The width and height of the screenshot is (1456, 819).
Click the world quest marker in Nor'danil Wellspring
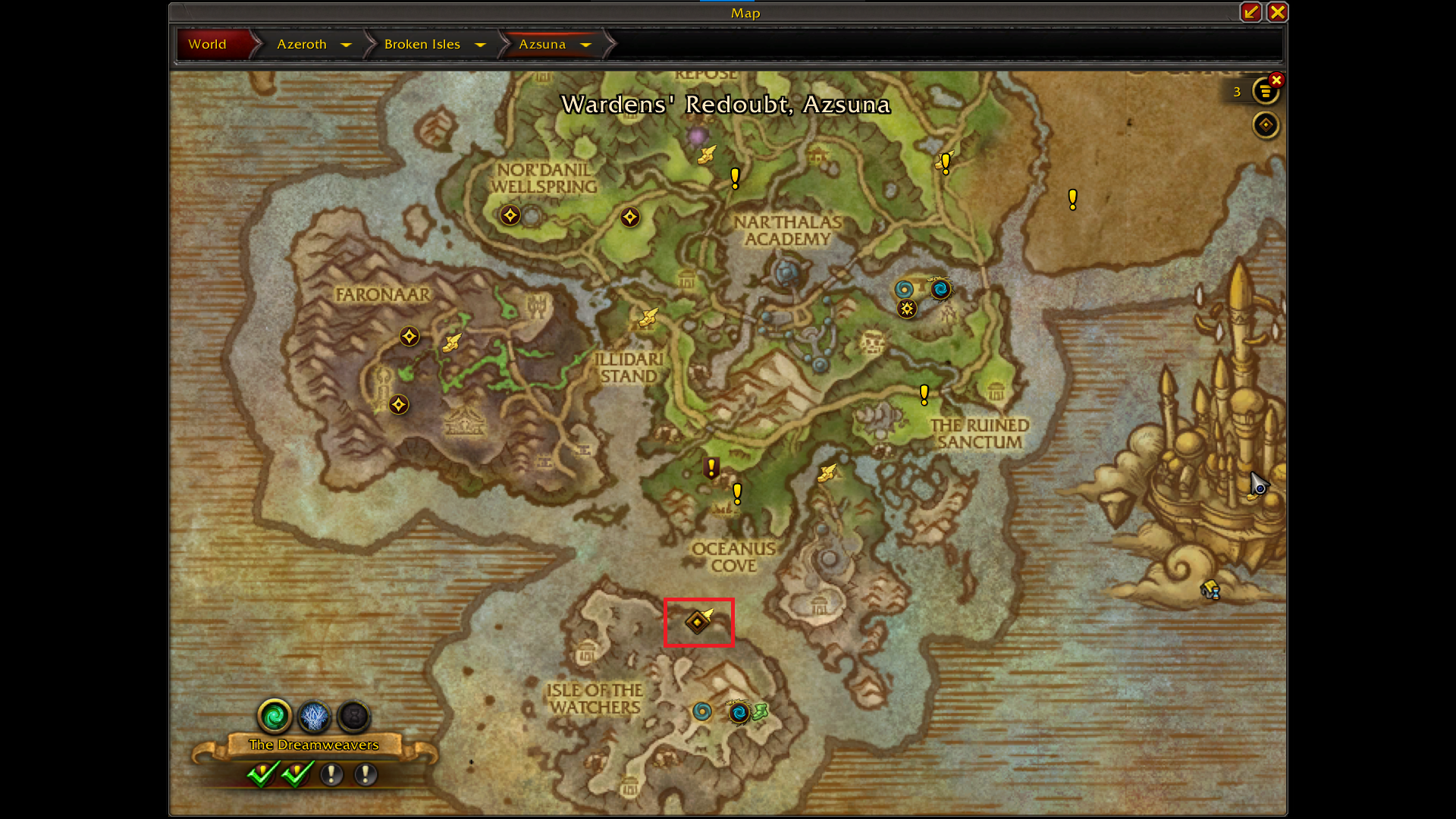coord(510,215)
